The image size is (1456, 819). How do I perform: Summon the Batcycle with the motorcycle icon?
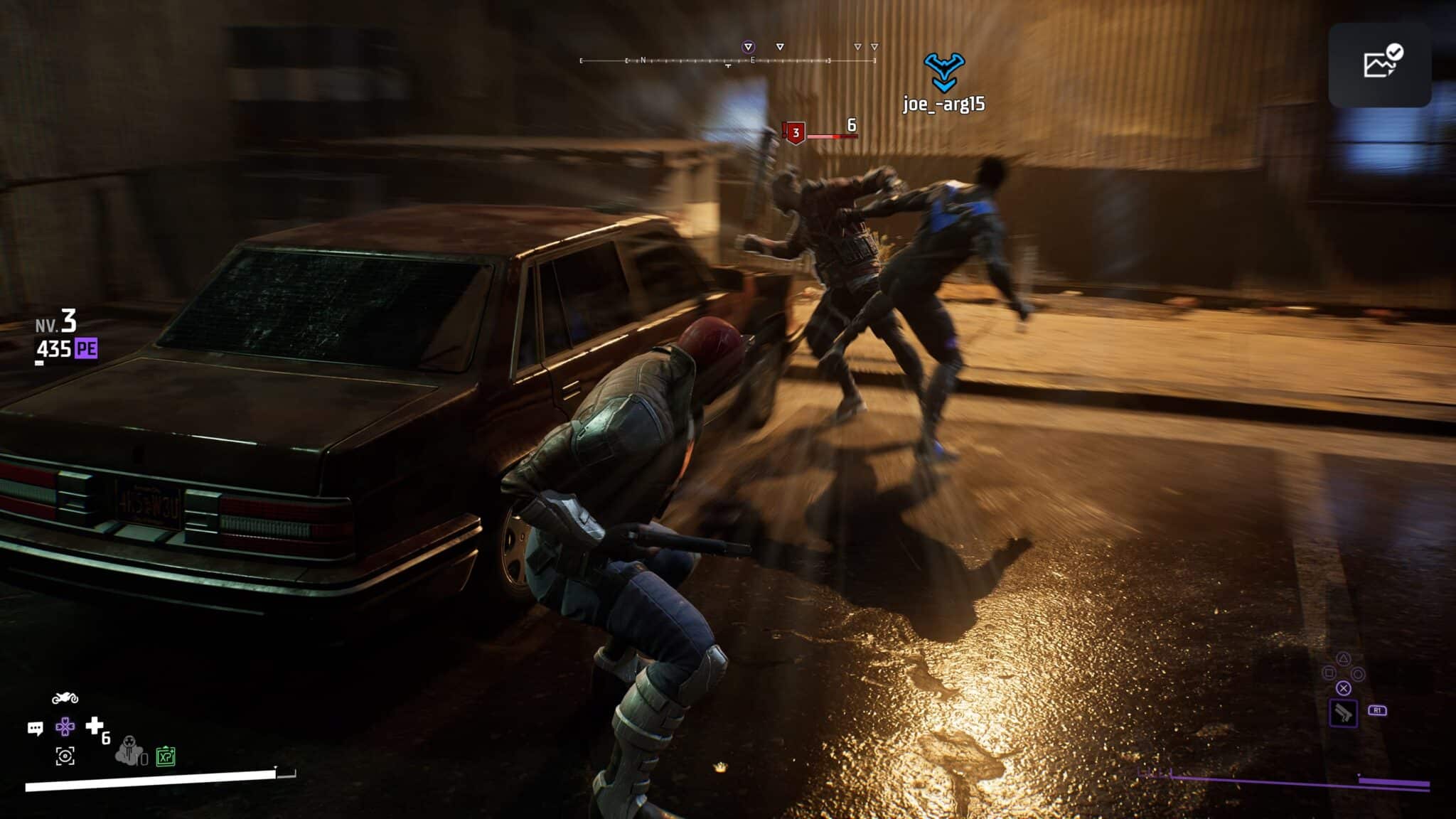click(x=65, y=698)
